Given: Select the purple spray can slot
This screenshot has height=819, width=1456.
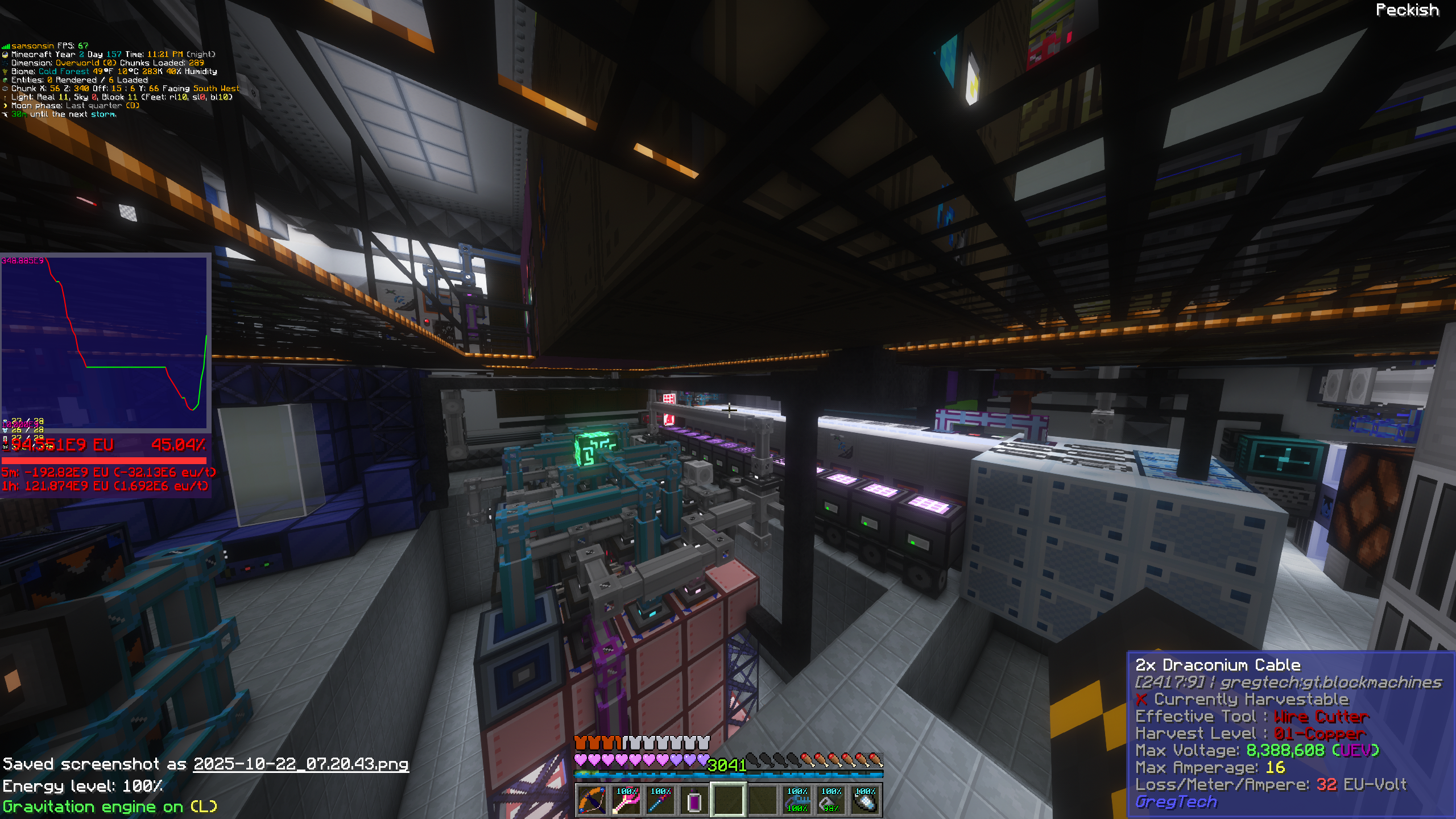Looking at the screenshot, I should pyautogui.click(x=694, y=800).
